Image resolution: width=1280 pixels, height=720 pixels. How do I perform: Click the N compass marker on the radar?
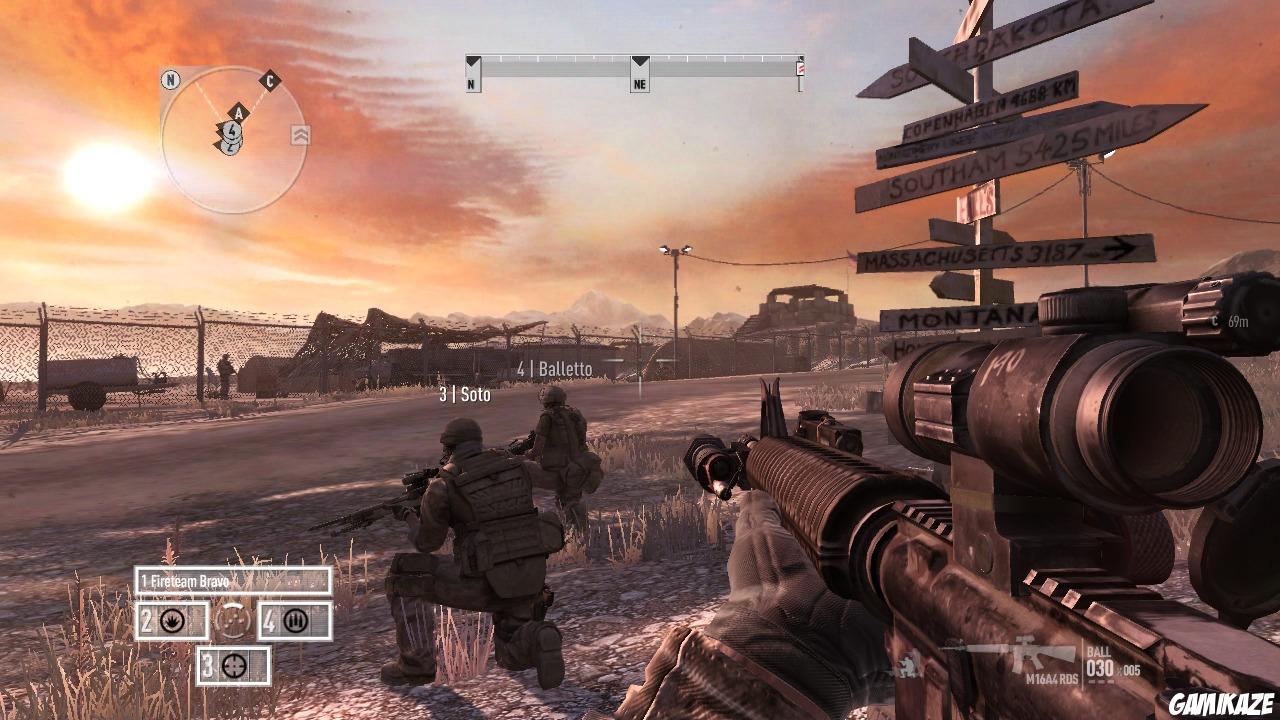pyautogui.click(x=170, y=80)
